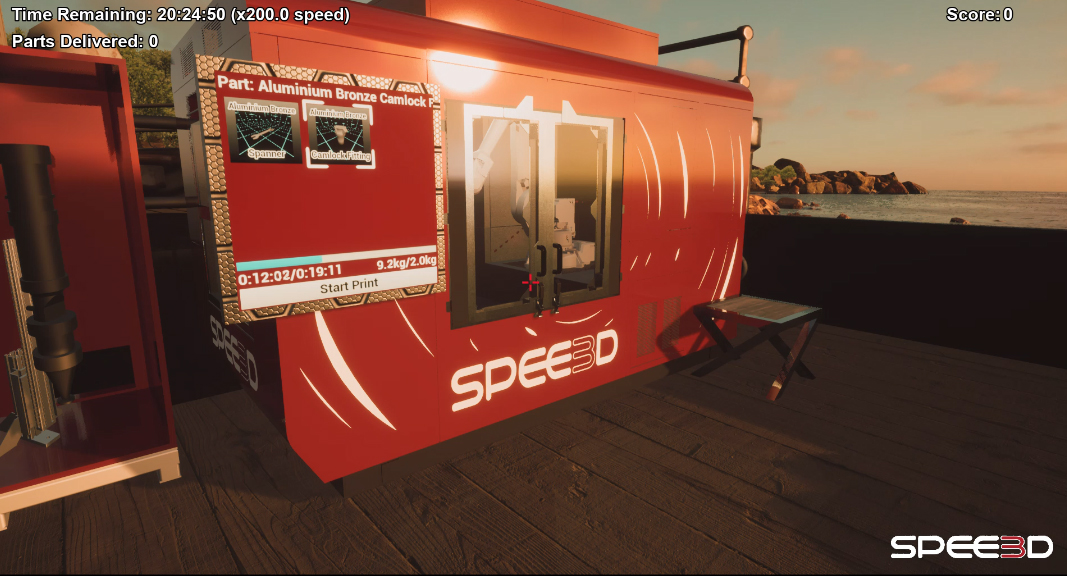Select the Aluminium Bronze Spanner part
The width and height of the screenshot is (1067, 576).
click(265, 131)
